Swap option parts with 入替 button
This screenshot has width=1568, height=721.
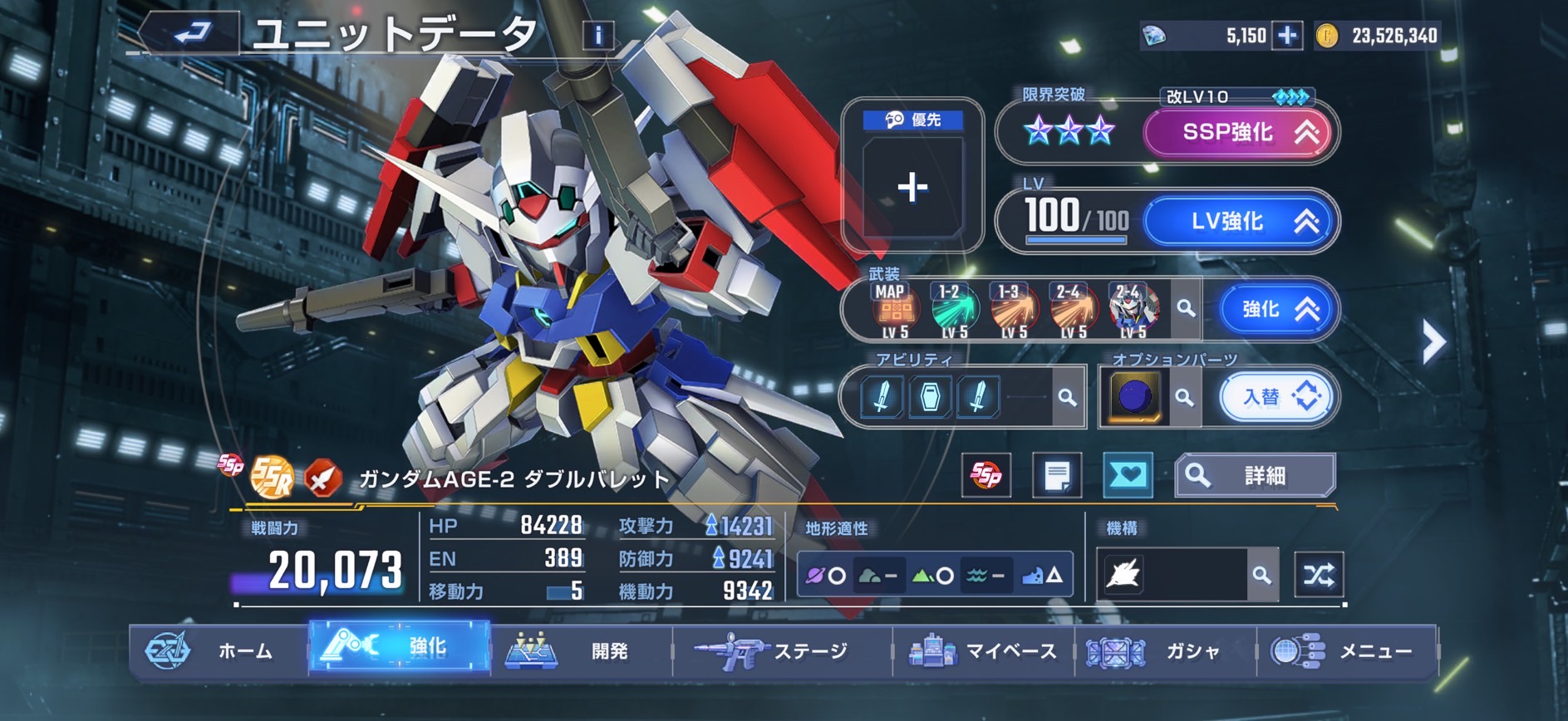pyautogui.click(x=1279, y=397)
